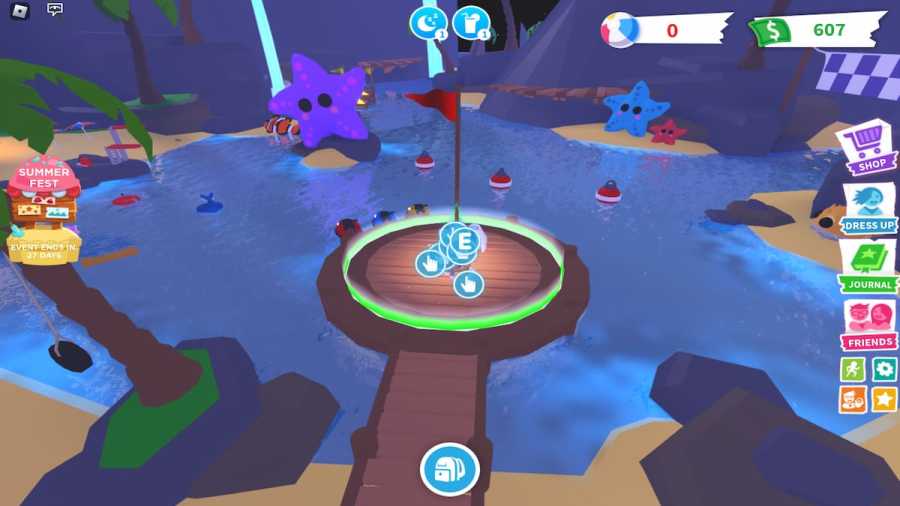Open the Journal
The image size is (900, 506).
(x=867, y=267)
